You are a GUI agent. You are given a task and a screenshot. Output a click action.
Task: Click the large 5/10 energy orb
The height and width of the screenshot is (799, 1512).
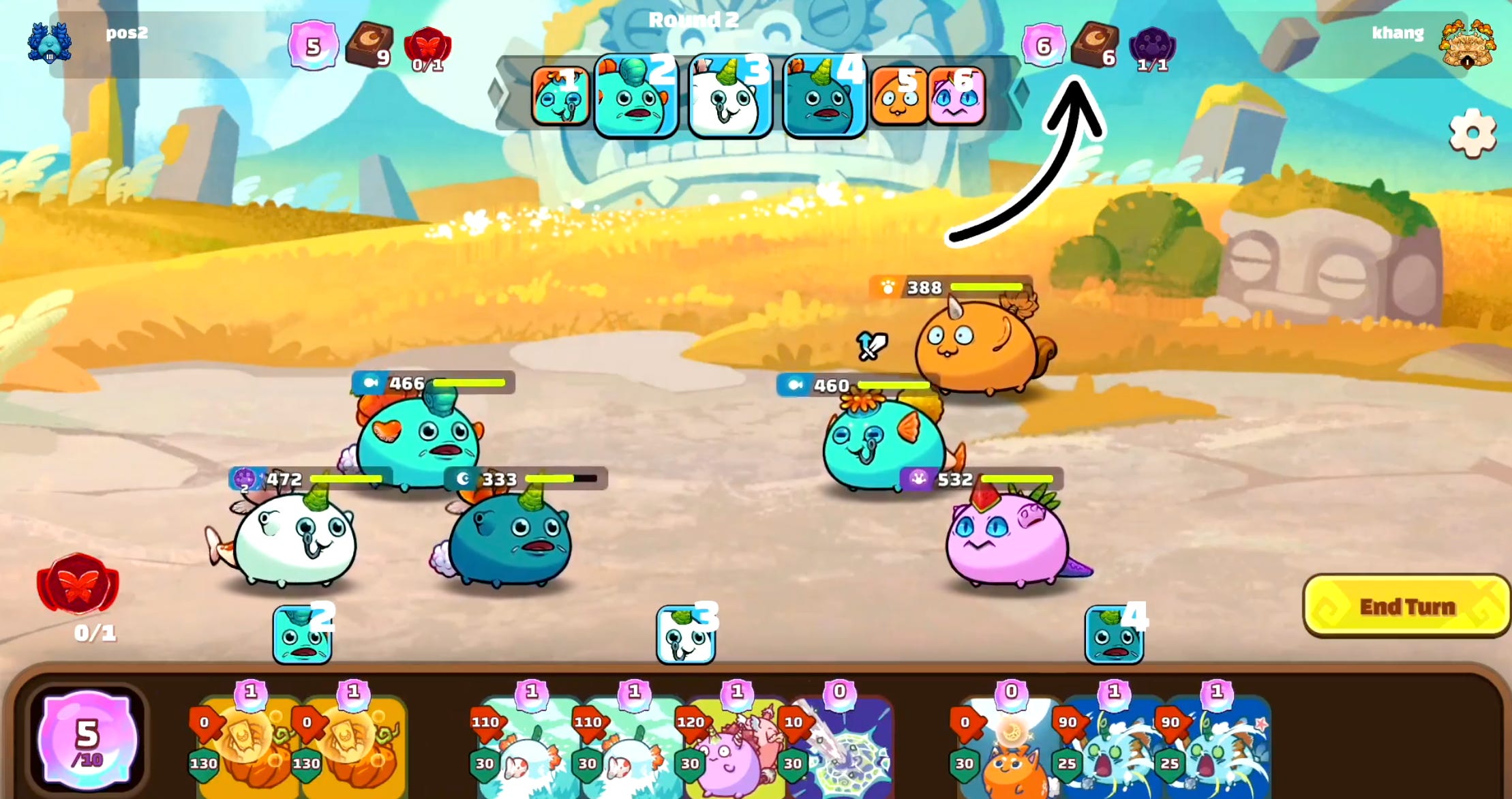(87, 740)
